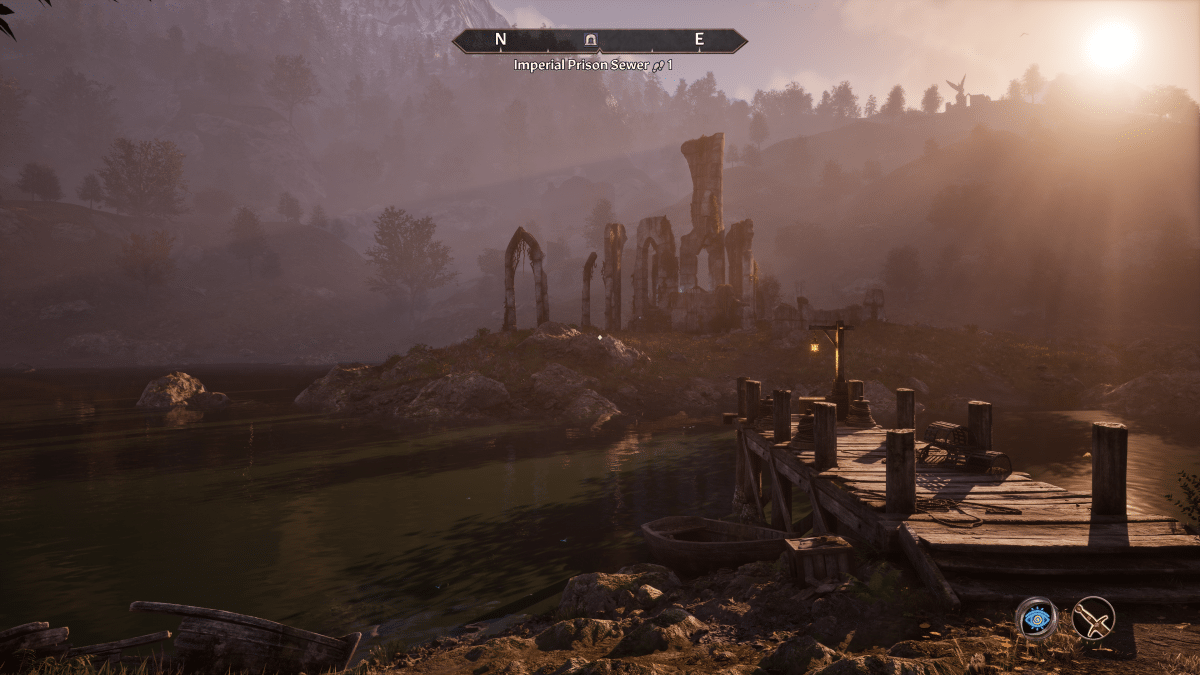Select the blue eye spell icon

[x=1036, y=617]
